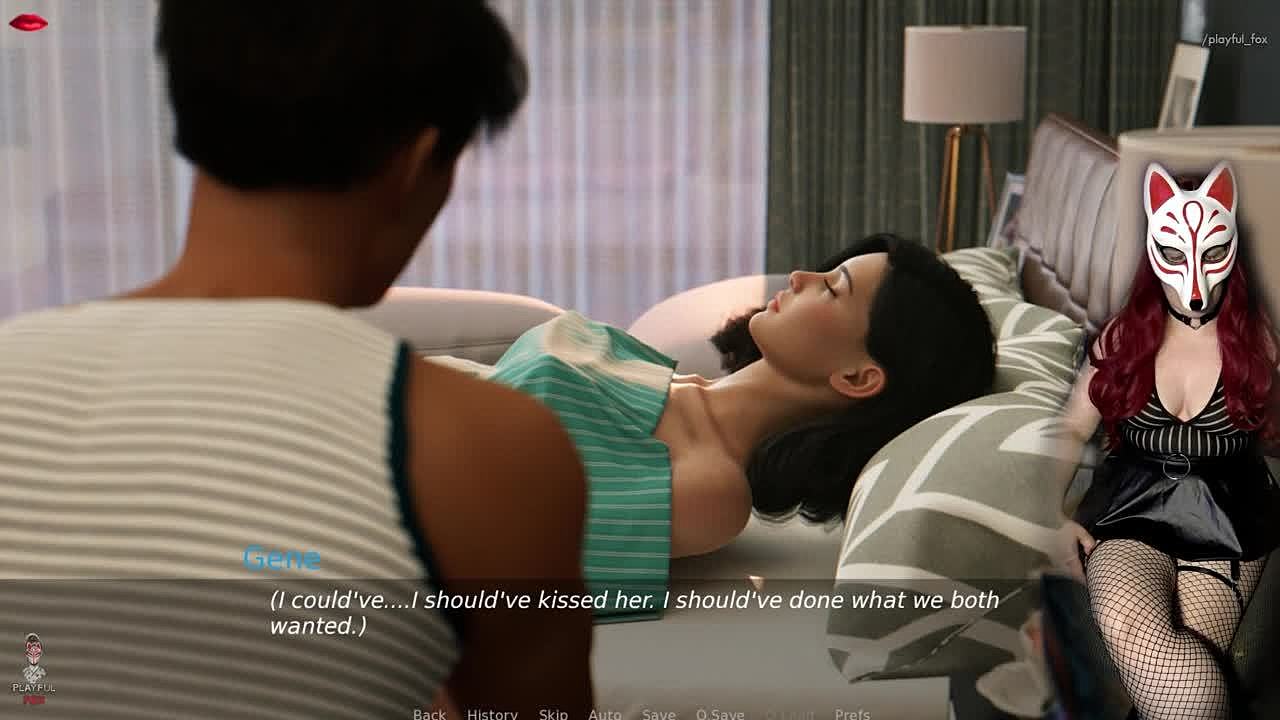Go back to the previous dialogue line
Screen dimensions: 1280x720
[429, 714]
